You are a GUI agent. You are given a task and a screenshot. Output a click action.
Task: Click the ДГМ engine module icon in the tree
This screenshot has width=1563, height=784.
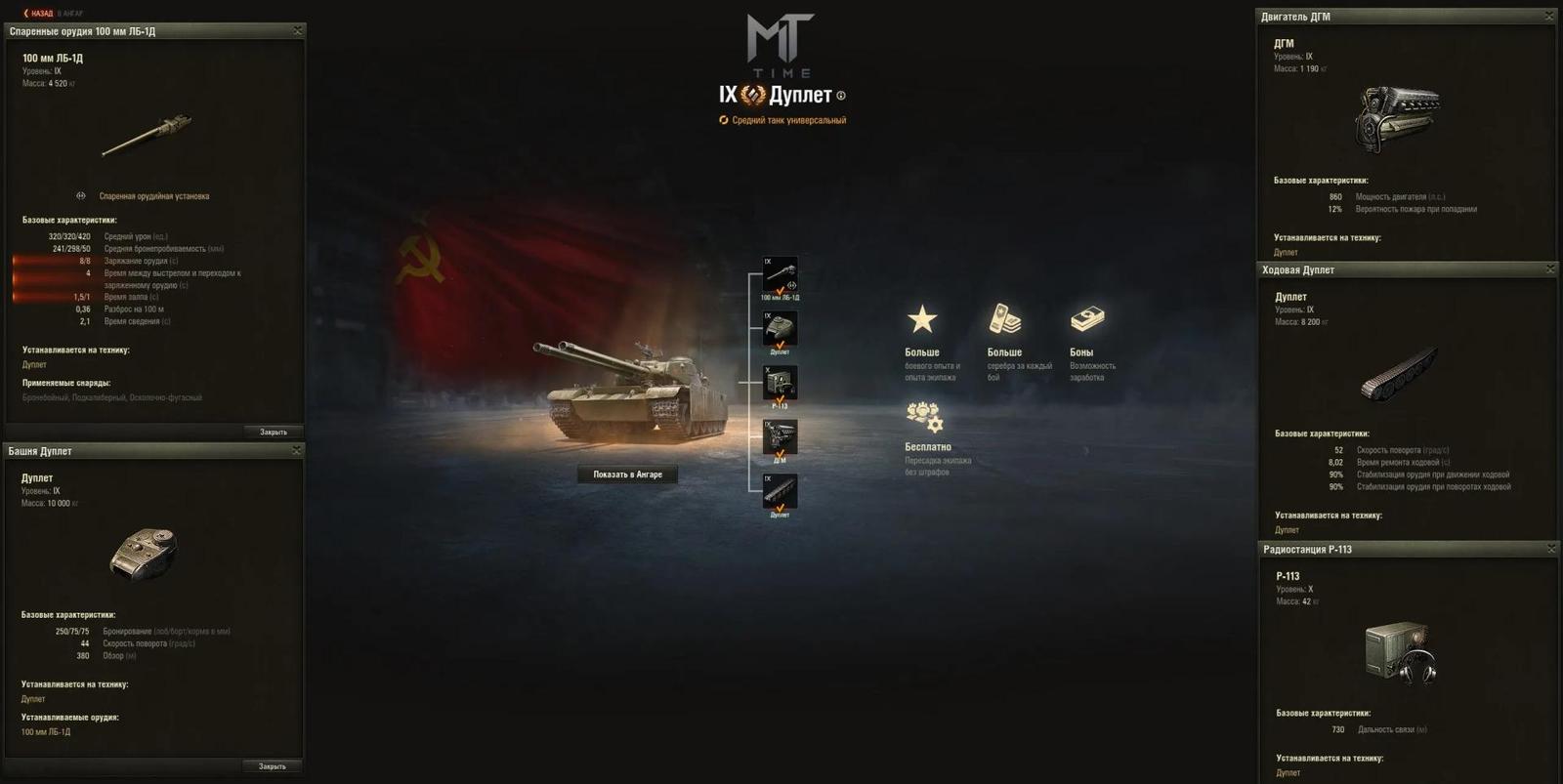[x=779, y=437]
